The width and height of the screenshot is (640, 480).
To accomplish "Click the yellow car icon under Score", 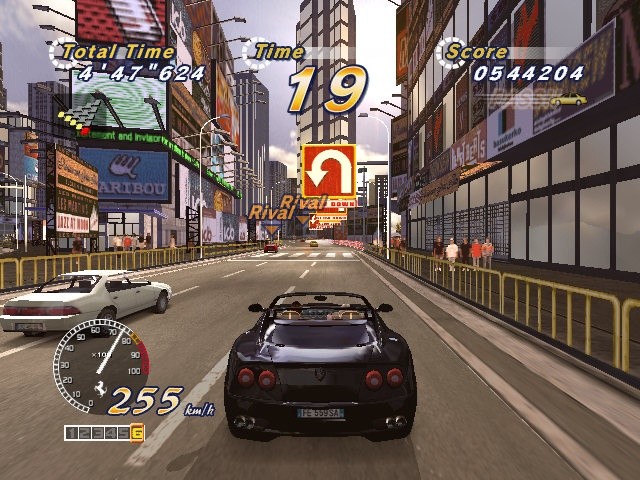I will click(x=567, y=98).
